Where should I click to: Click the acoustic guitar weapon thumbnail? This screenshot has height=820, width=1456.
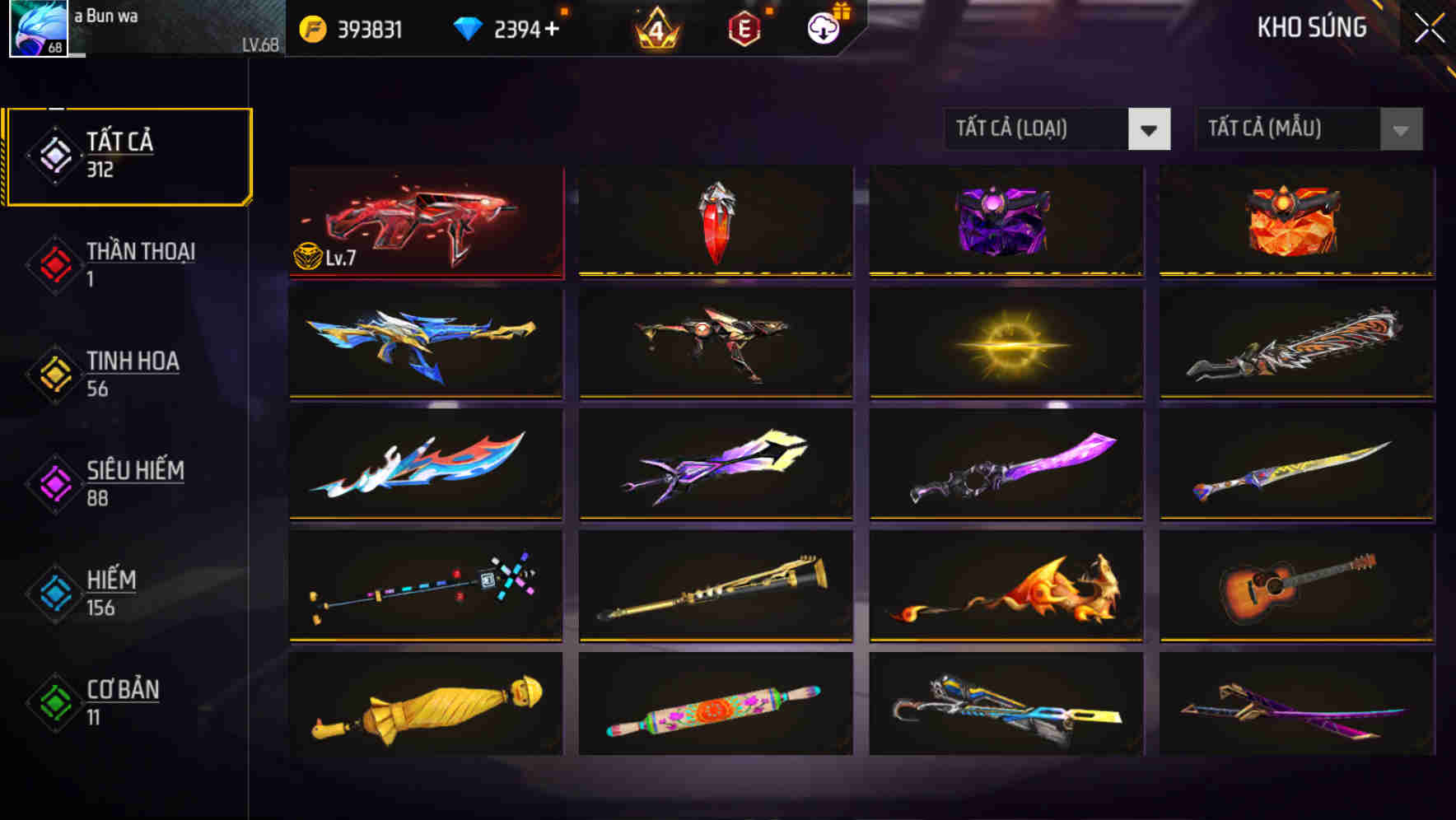(x=1295, y=586)
